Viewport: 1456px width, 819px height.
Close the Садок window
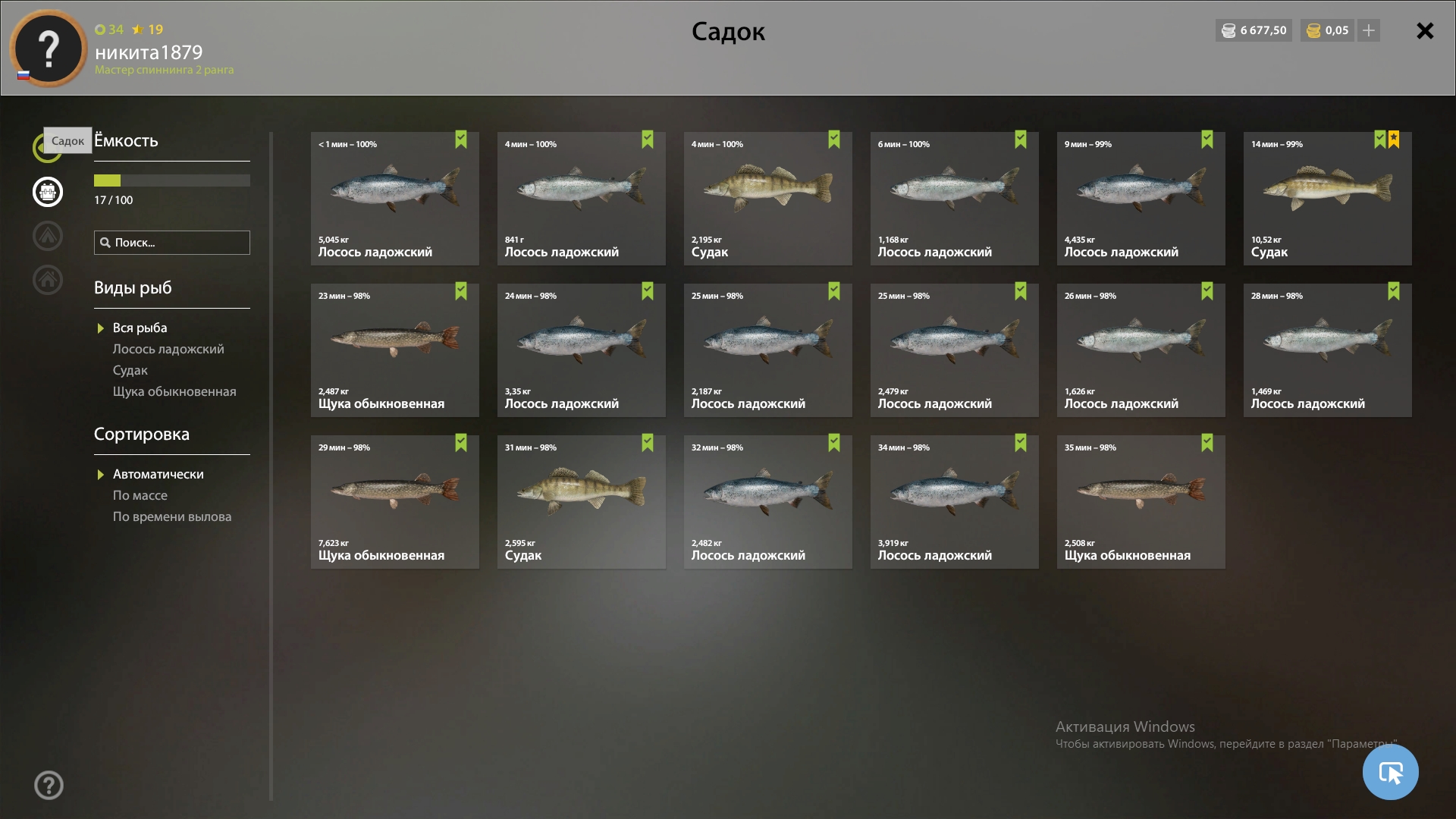[x=1425, y=31]
